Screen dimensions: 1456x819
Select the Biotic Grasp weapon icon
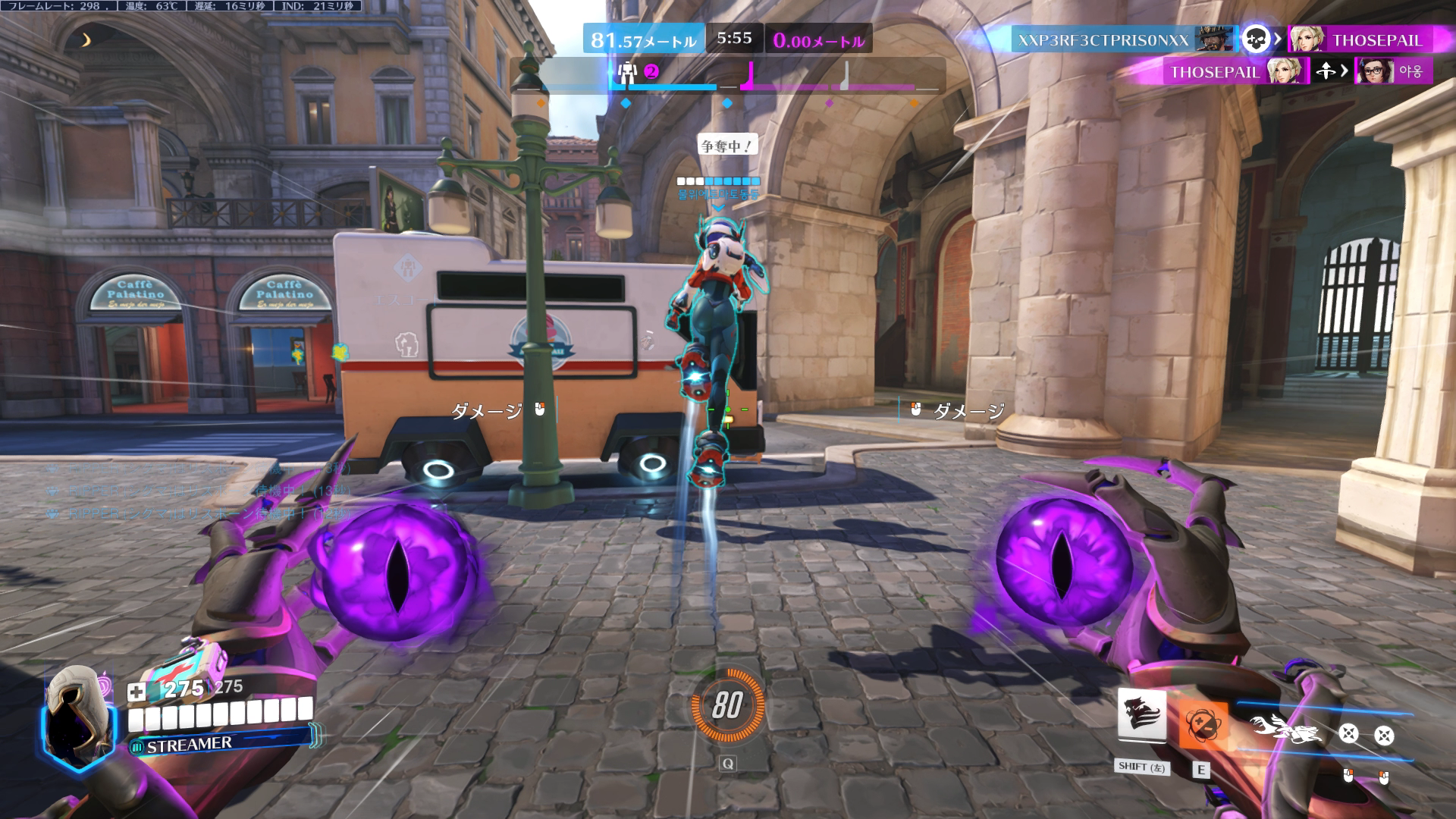point(1286,729)
